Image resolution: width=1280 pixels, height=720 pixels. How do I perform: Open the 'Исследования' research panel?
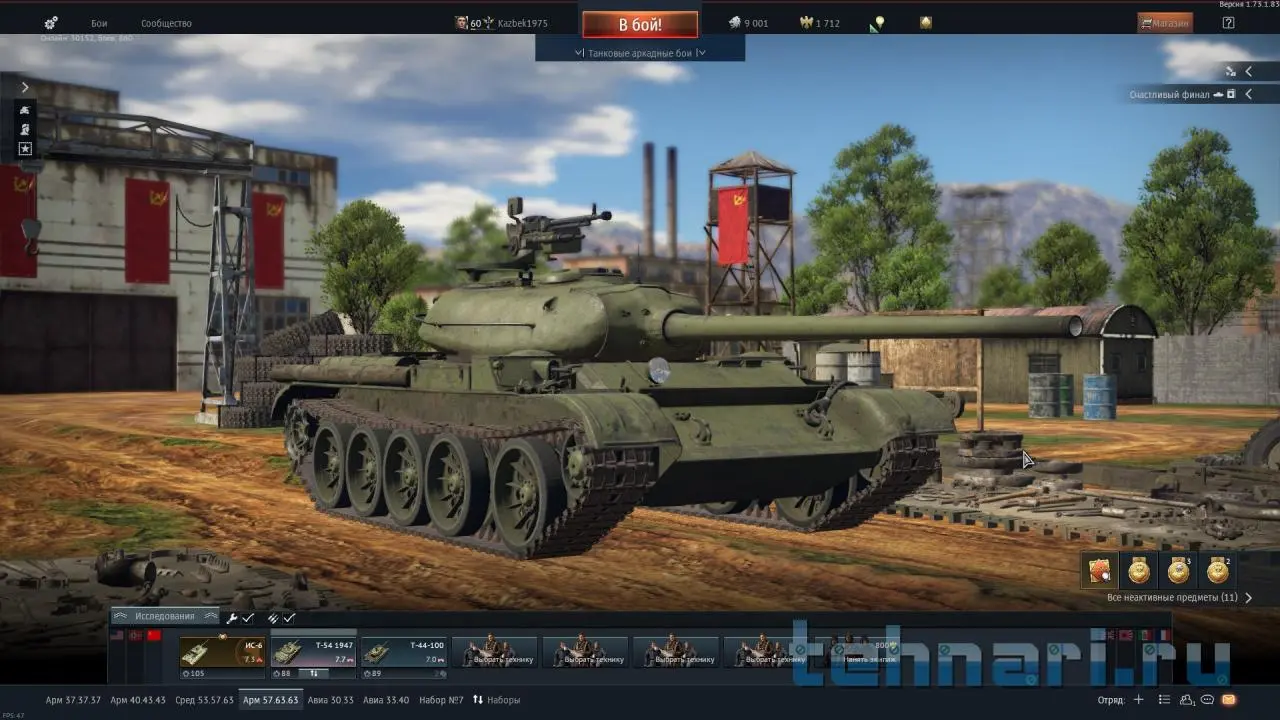(165, 617)
